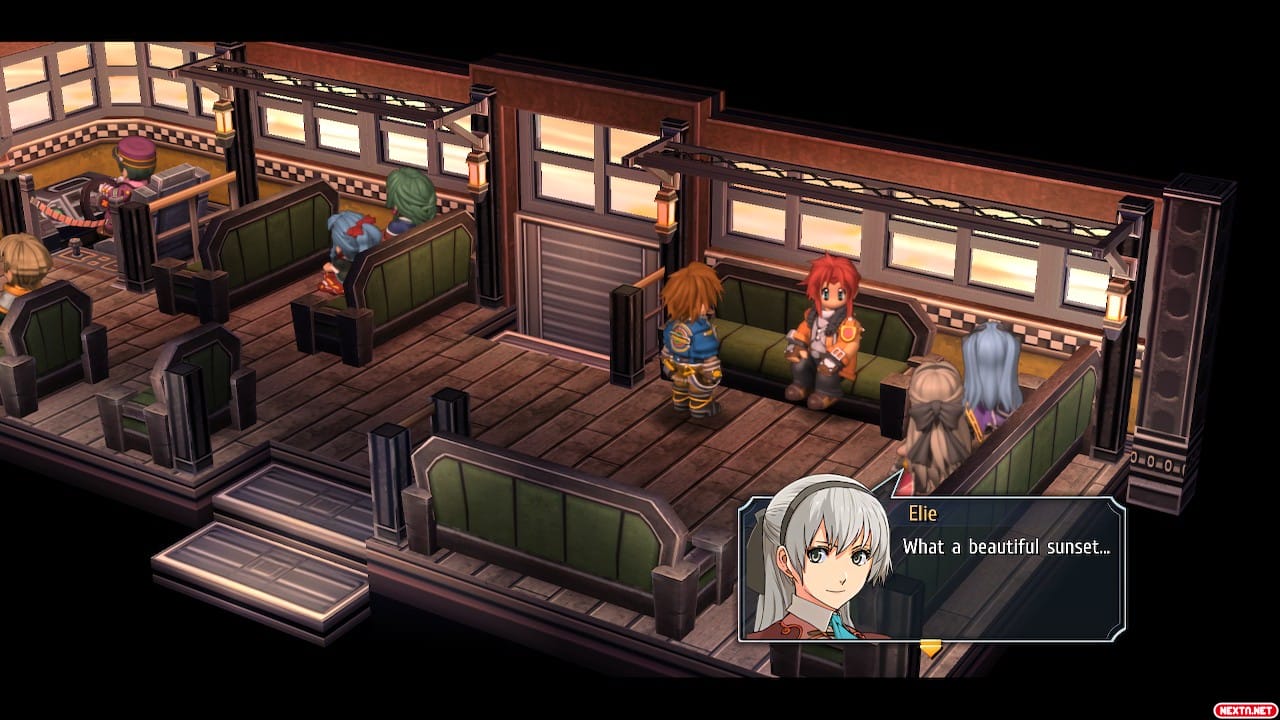Image resolution: width=1280 pixels, height=720 pixels.
Task: Advance dialogue with the yellow arrow indicator
Action: (x=930, y=648)
